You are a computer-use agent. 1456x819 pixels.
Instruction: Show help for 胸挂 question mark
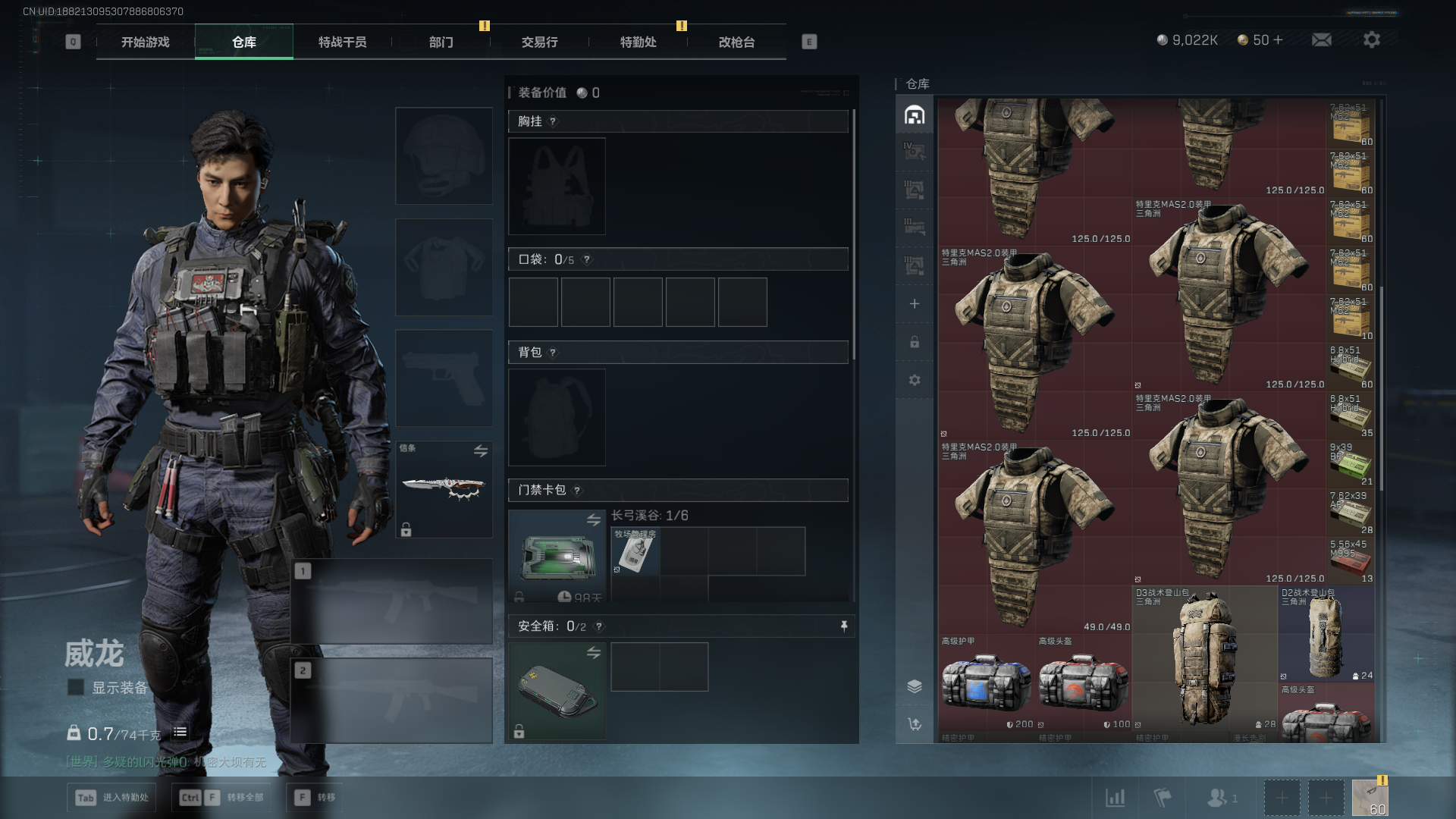pyautogui.click(x=553, y=121)
